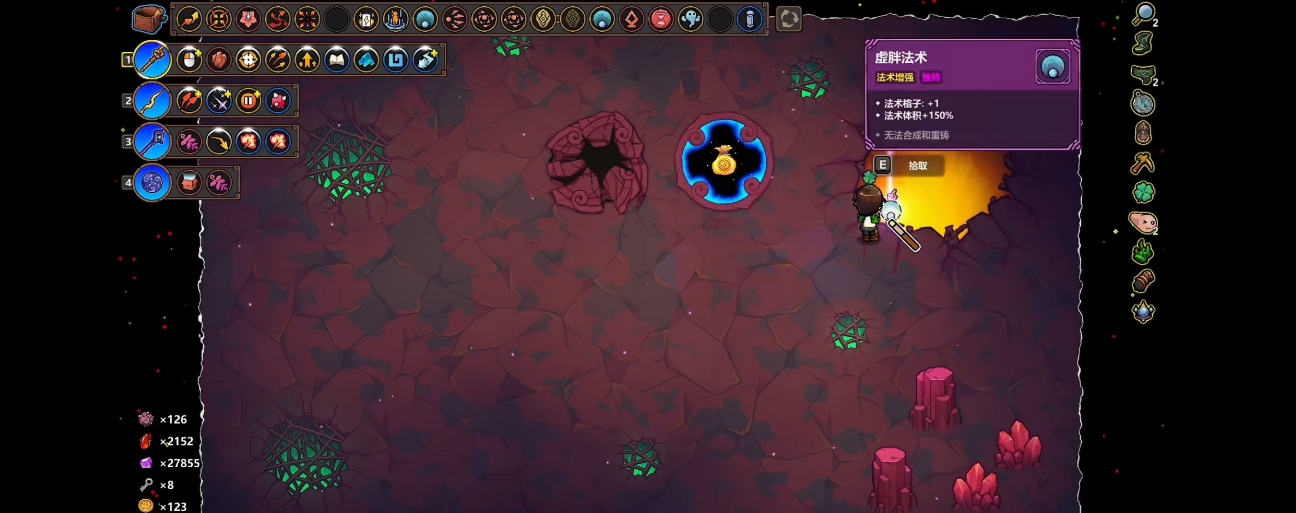The height and width of the screenshot is (513, 1296).
Task: Pick the tarot card spell in top bar
Action: coord(366,19)
